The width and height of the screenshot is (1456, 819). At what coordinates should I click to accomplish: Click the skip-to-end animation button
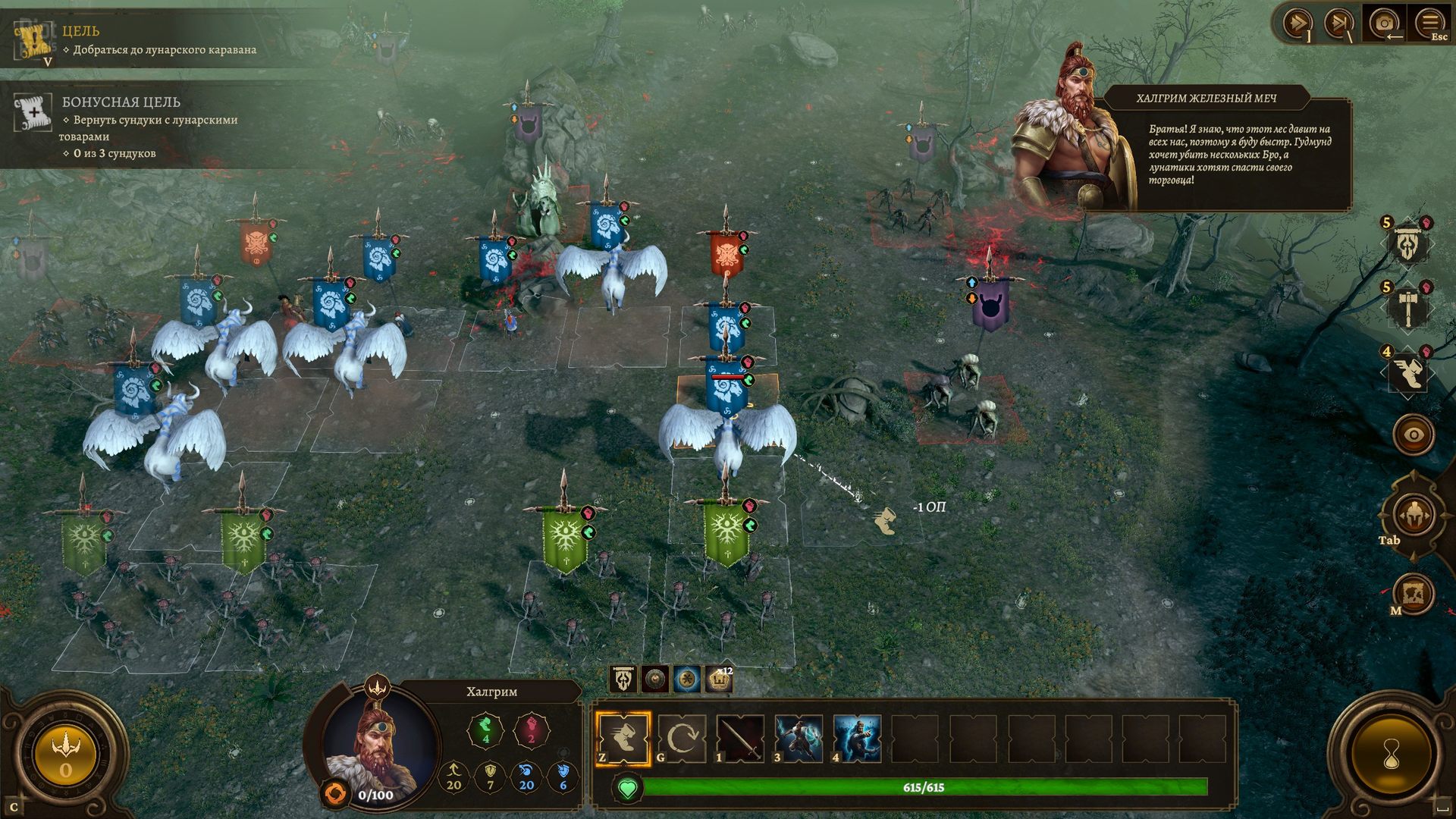[x=1338, y=23]
